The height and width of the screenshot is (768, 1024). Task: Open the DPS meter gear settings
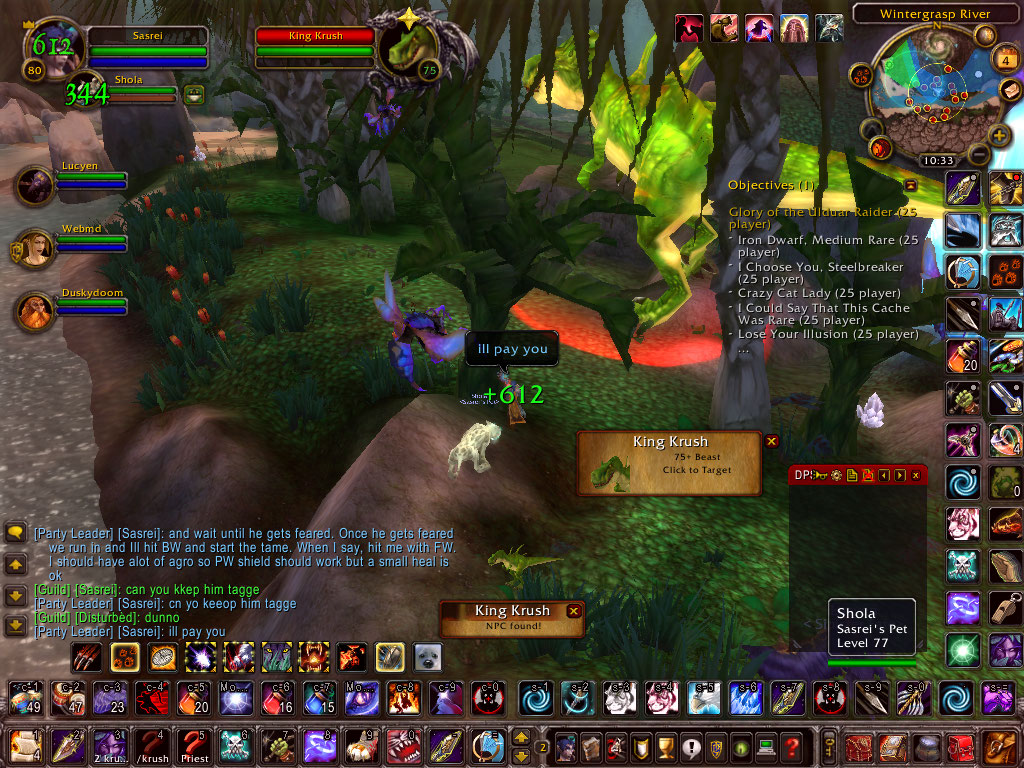point(836,475)
